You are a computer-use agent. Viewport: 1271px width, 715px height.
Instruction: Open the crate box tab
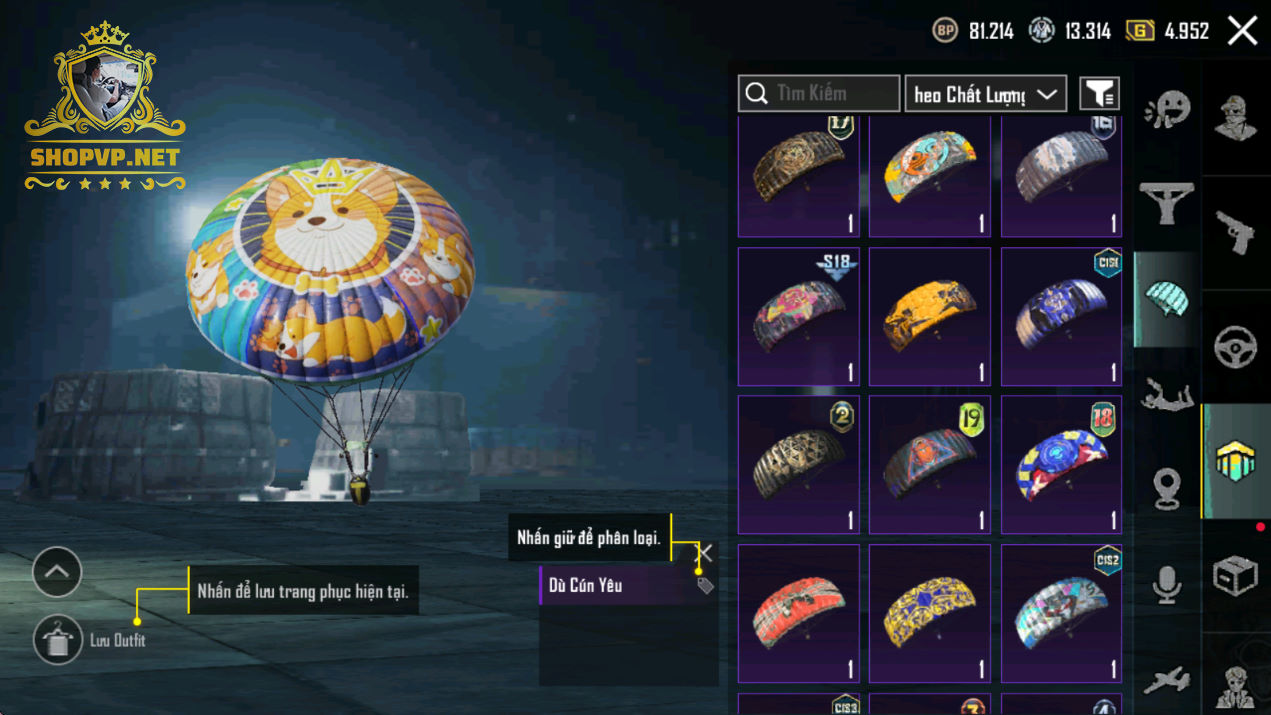click(1235, 575)
